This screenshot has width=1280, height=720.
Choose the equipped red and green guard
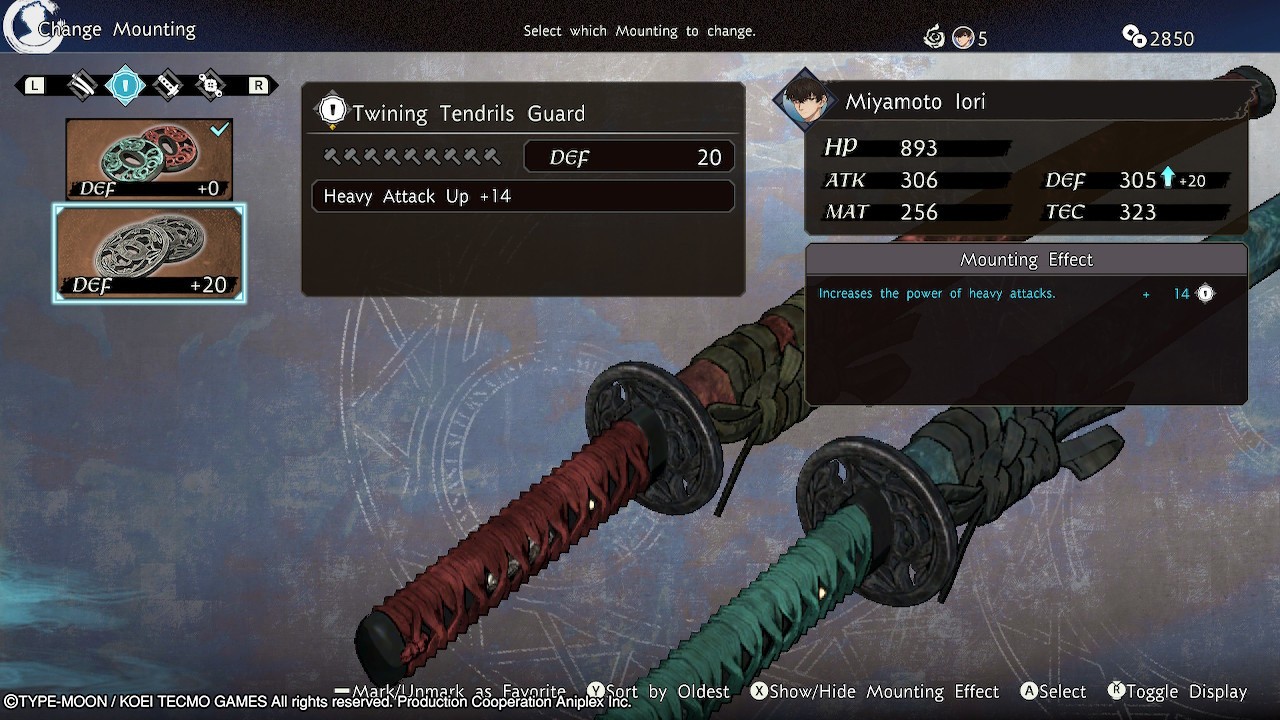click(149, 159)
